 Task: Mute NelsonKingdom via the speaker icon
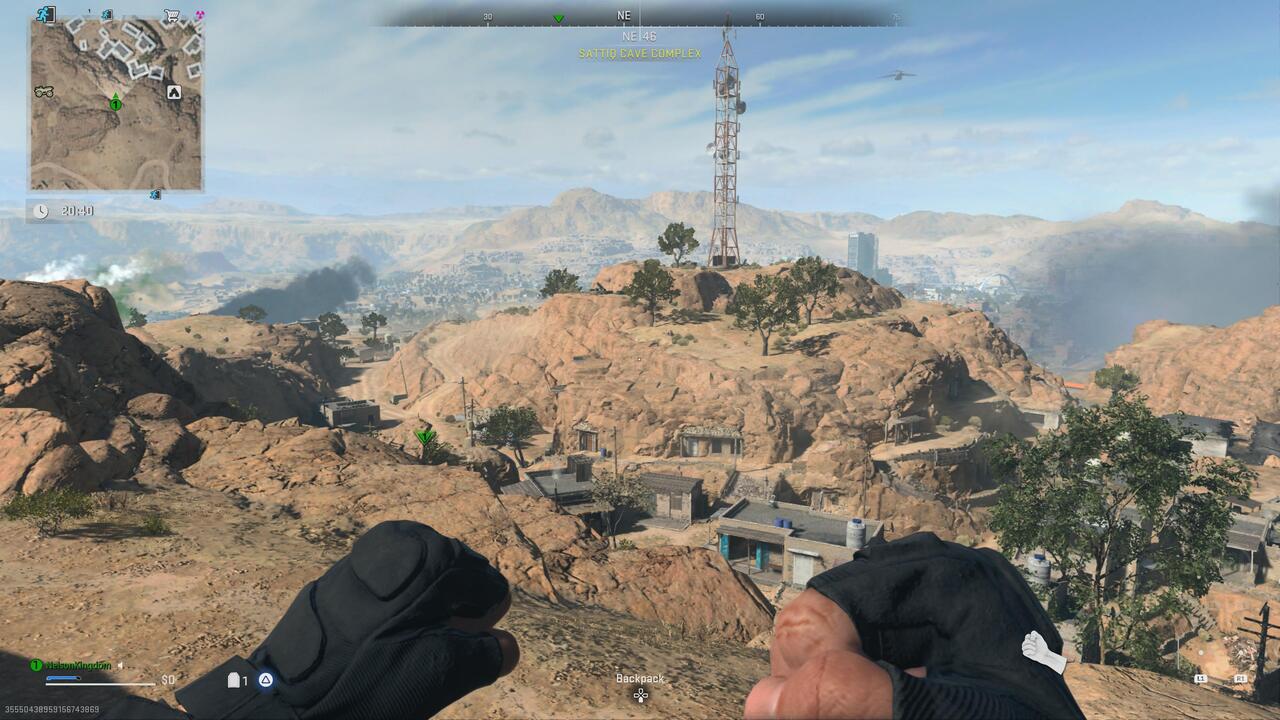(x=120, y=666)
